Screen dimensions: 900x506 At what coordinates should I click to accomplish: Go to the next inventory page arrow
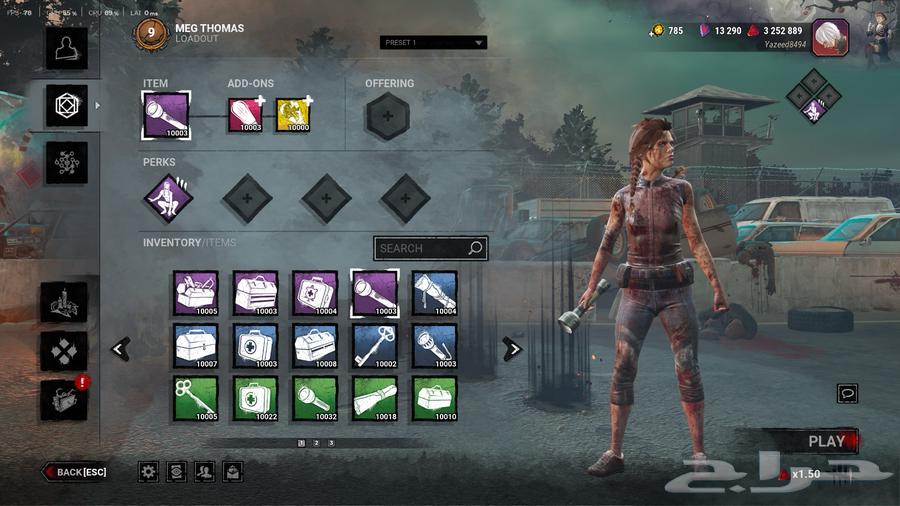pos(512,349)
